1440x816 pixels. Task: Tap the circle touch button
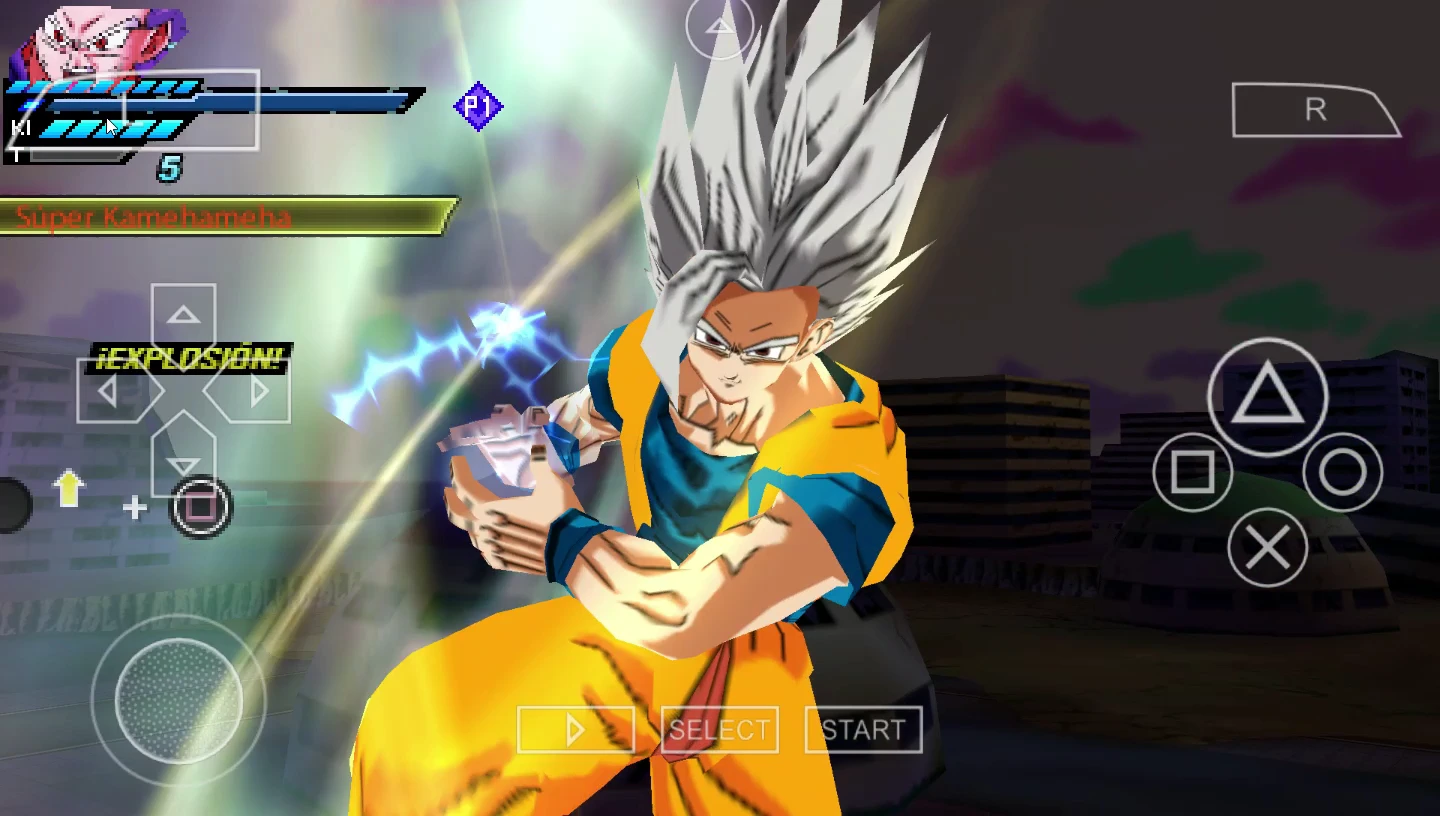click(x=1342, y=473)
